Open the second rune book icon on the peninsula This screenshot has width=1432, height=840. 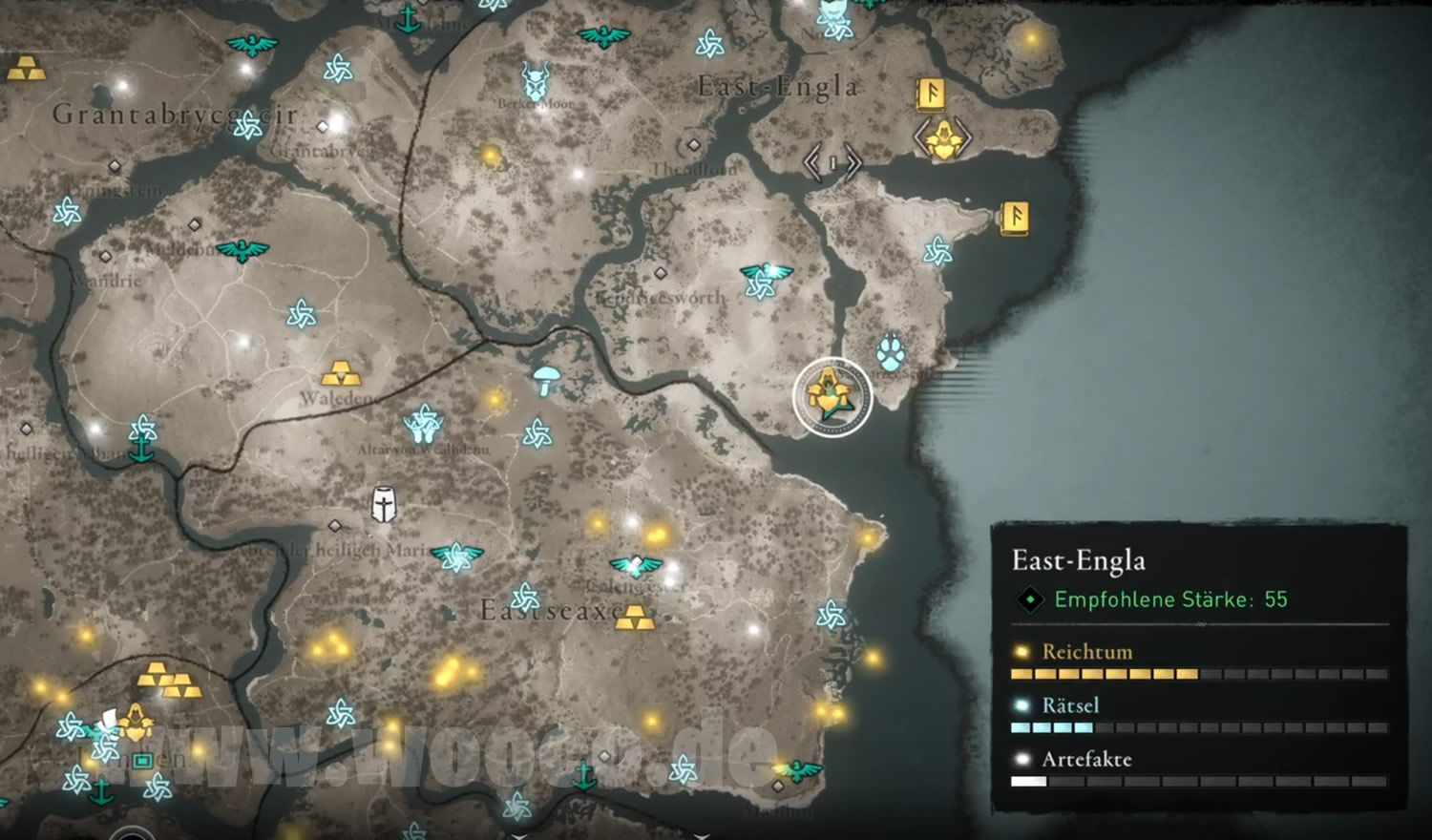(x=1016, y=218)
